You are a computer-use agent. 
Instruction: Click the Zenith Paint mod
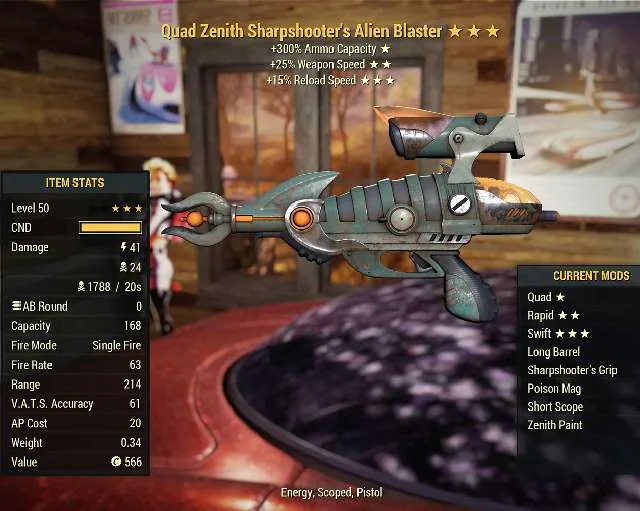click(x=555, y=425)
